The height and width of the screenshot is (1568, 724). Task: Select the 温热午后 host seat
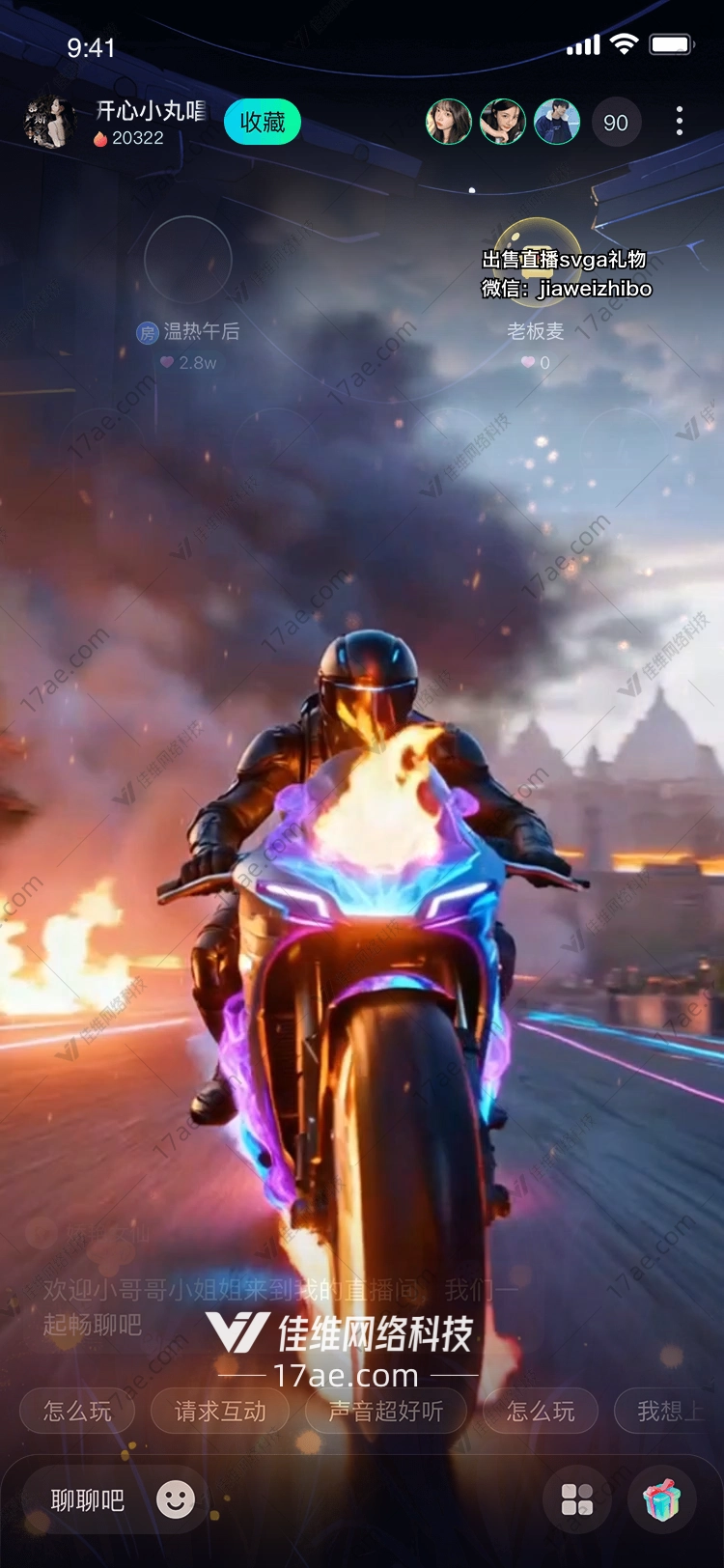click(x=188, y=260)
